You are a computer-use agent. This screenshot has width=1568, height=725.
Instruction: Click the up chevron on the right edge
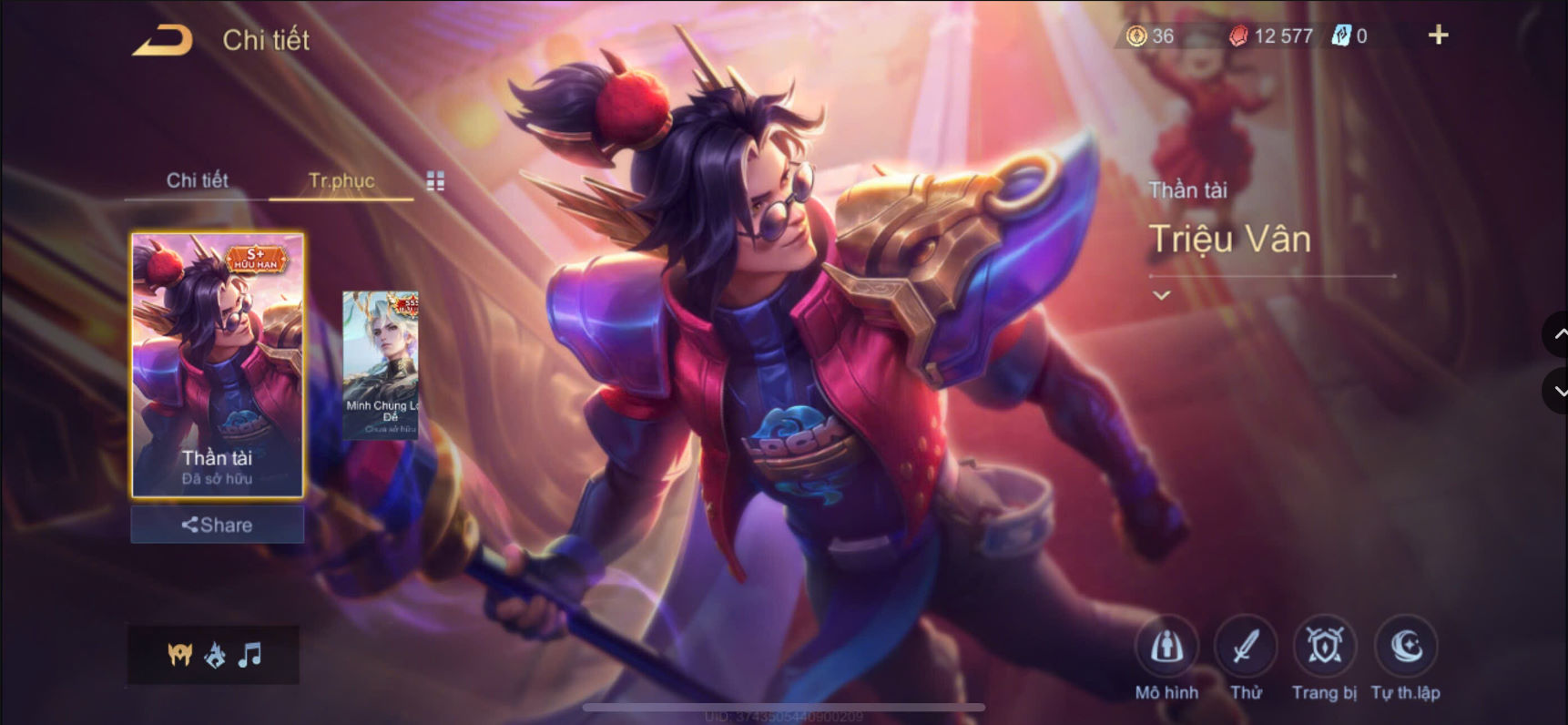[1555, 335]
